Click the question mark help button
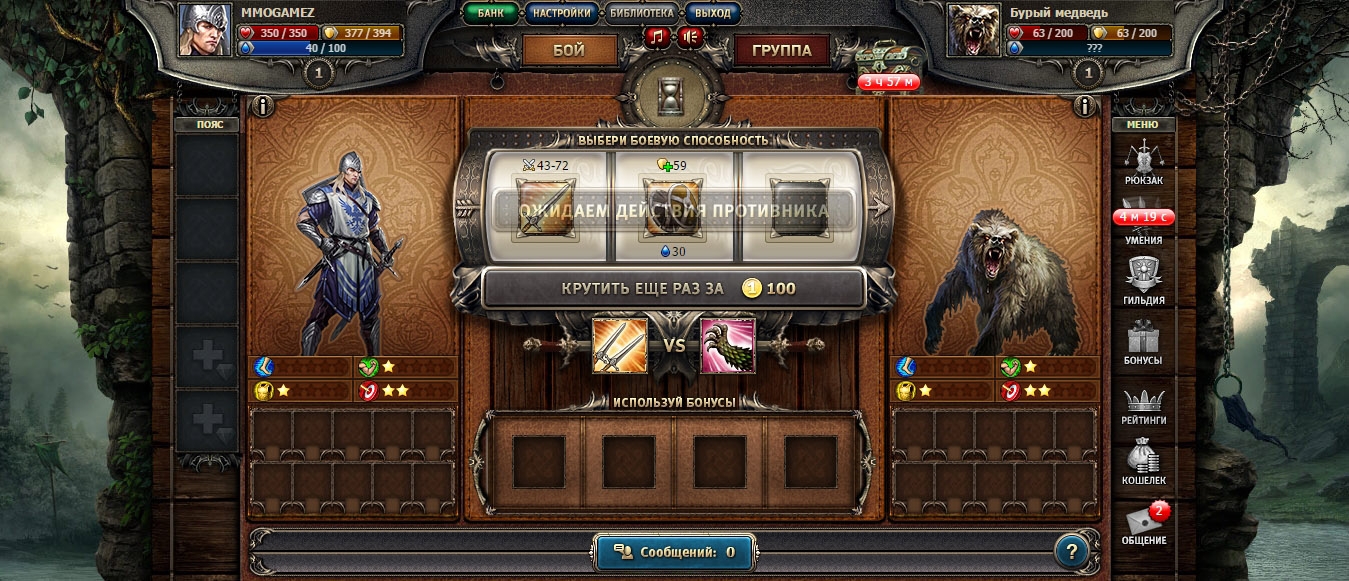 point(1071,551)
